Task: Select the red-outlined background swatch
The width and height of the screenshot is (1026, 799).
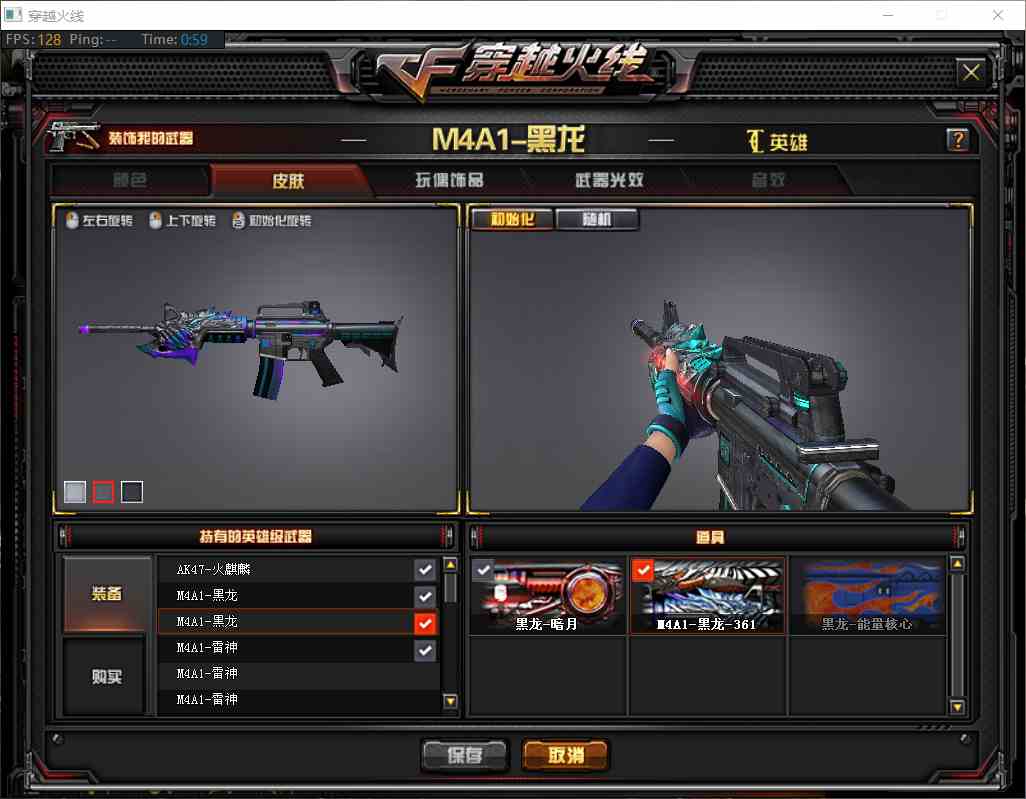Action: tap(103, 491)
